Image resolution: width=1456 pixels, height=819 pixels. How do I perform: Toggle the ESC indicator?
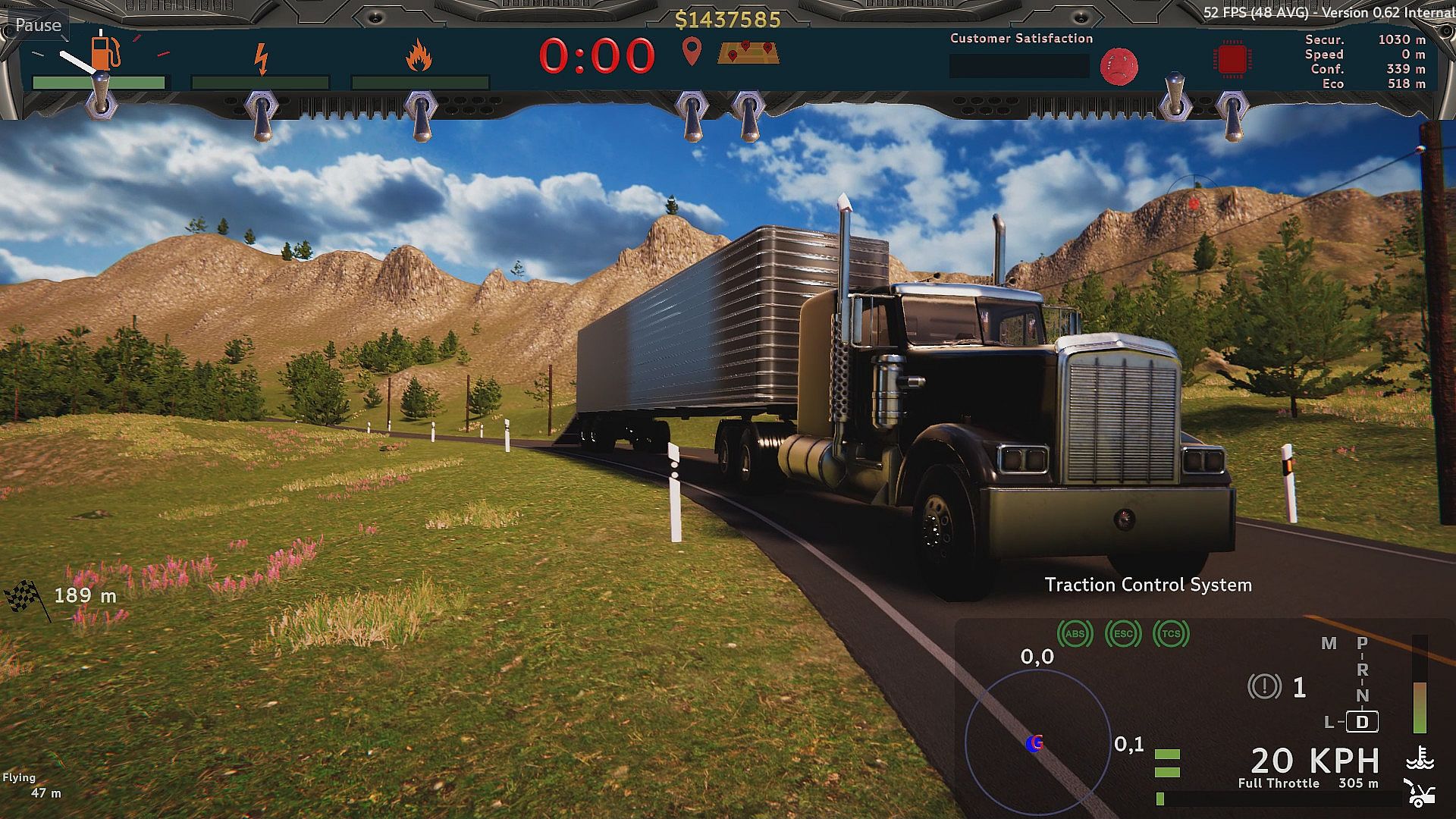pyautogui.click(x=1123, y=634)
